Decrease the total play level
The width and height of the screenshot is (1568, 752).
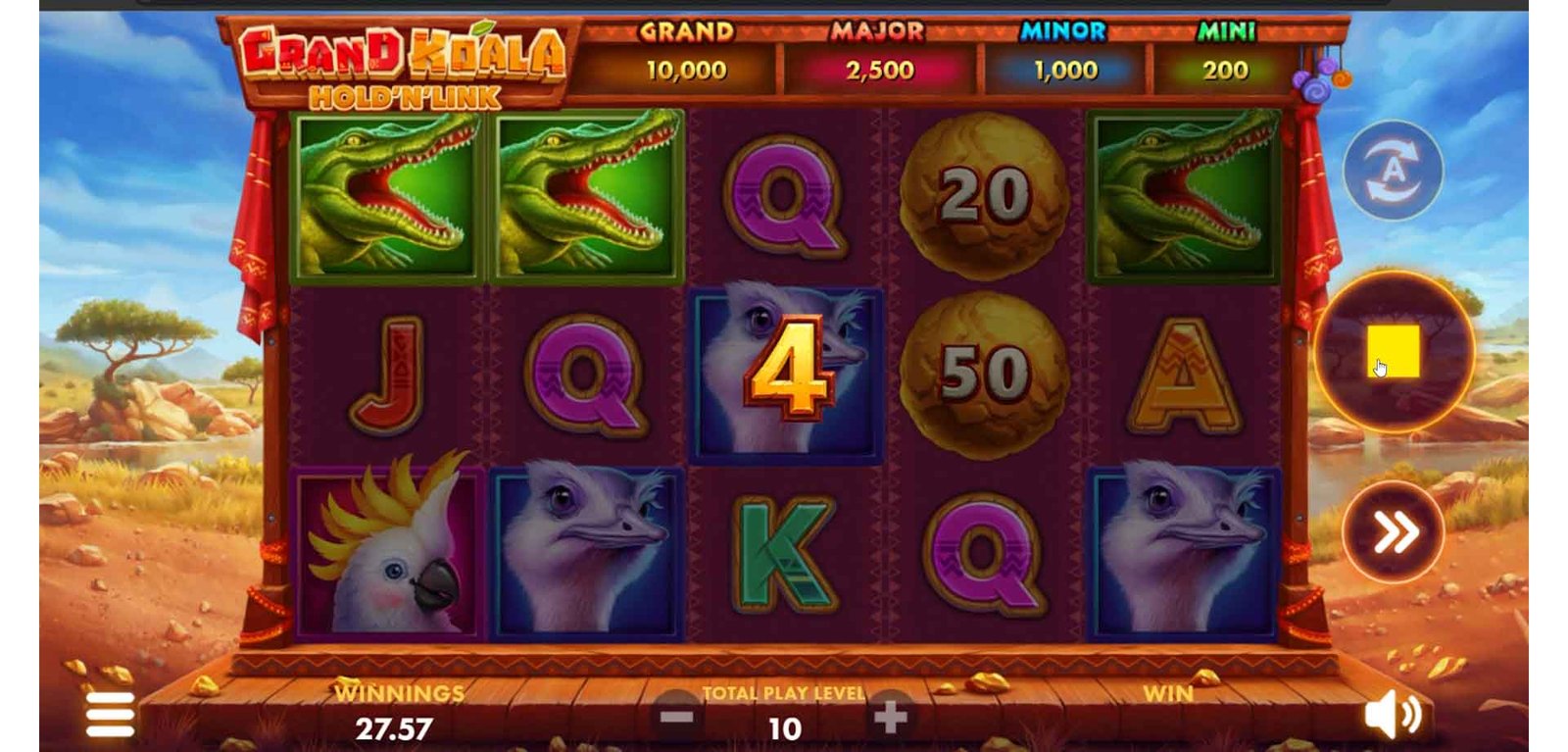[x=677, y=717]
